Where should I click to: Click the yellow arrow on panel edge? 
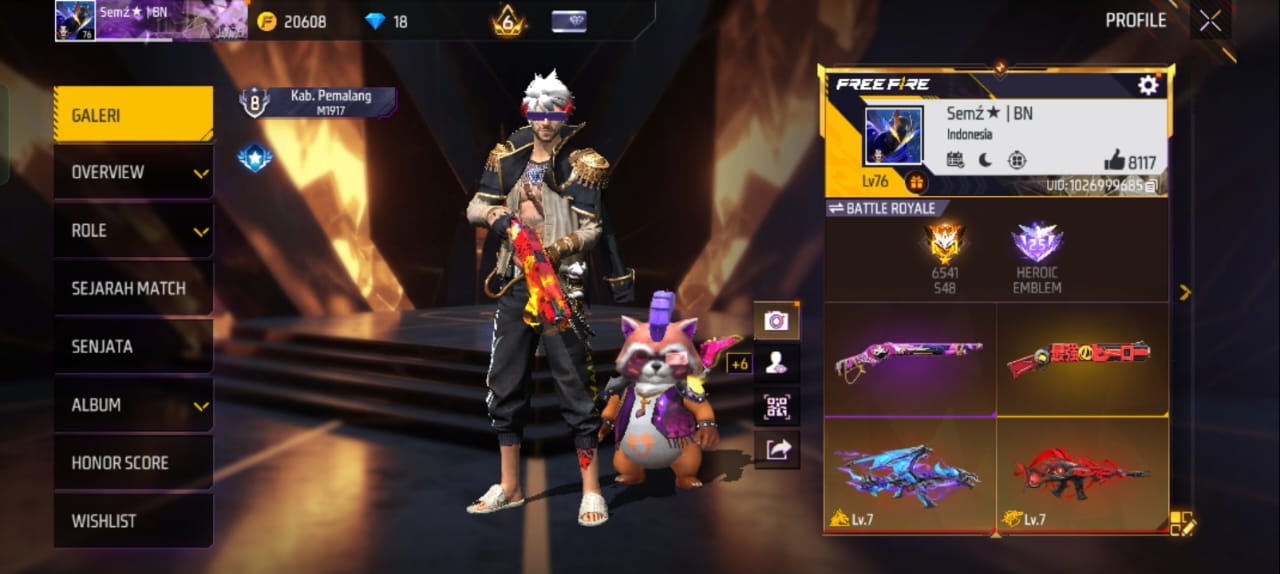1185,292
